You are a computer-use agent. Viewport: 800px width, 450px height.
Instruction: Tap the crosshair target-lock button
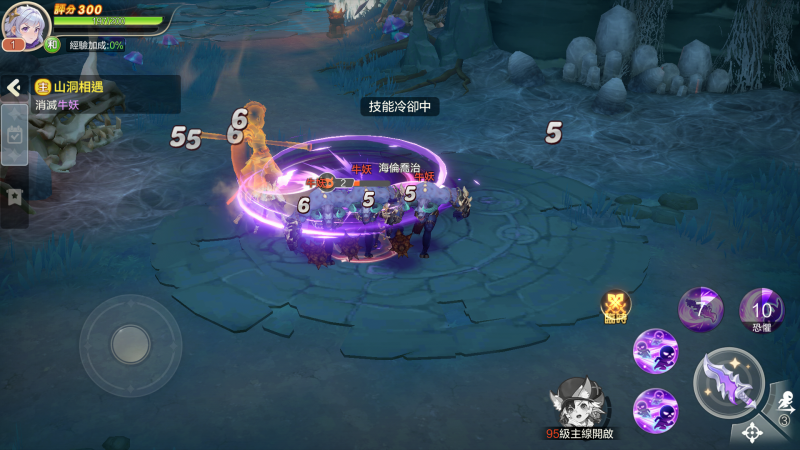tap(751, 433)
